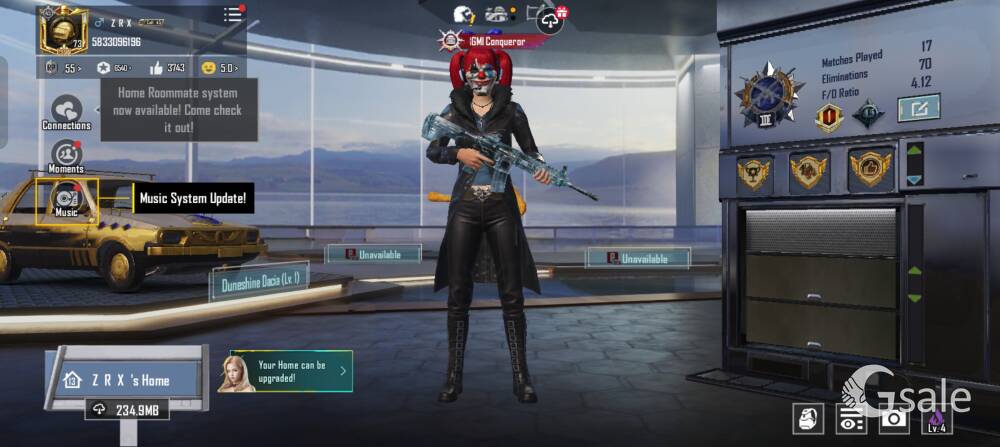Open the list menu beside the player name

(233, 15)
